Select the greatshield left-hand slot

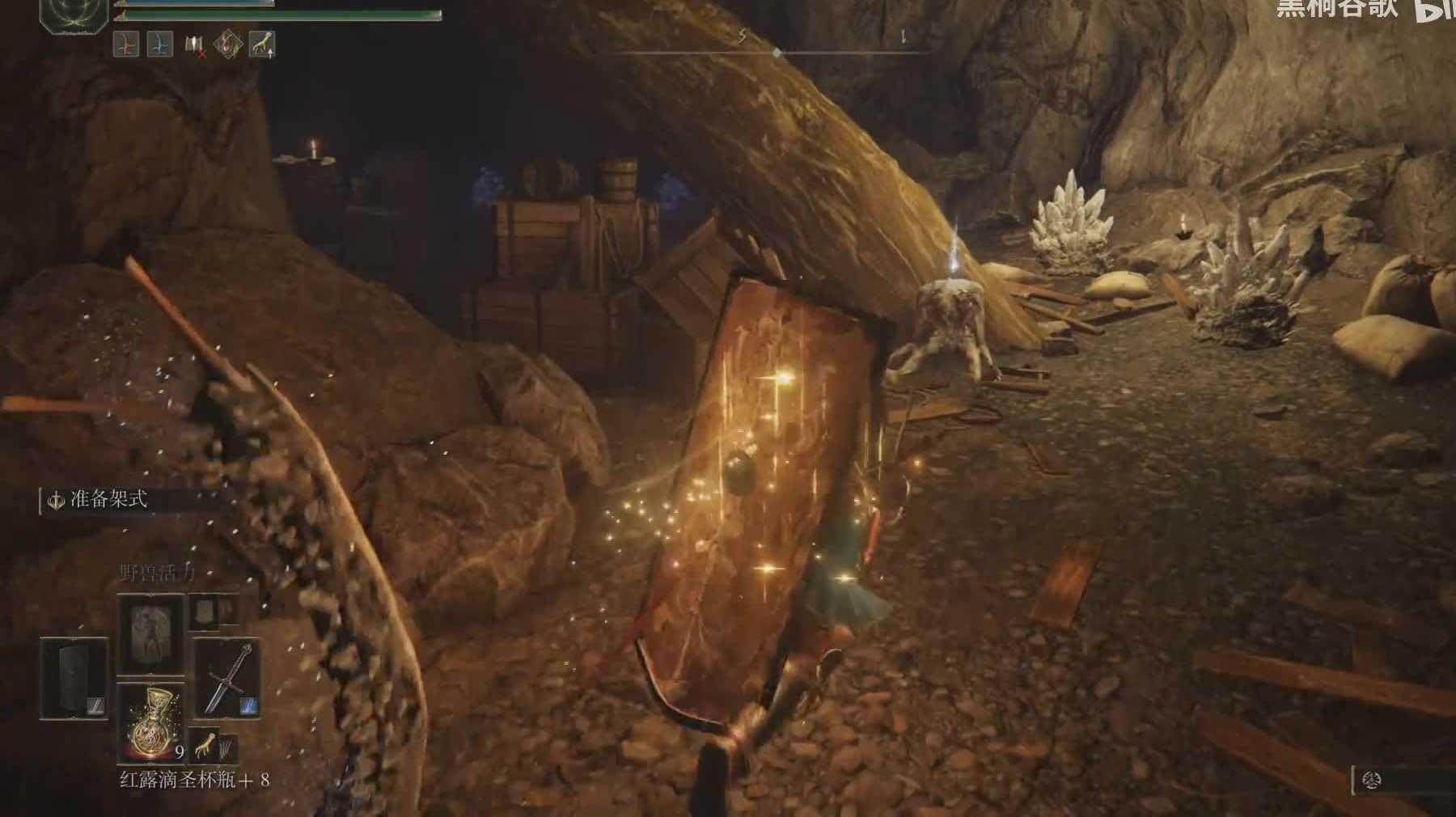pos(74,678)
